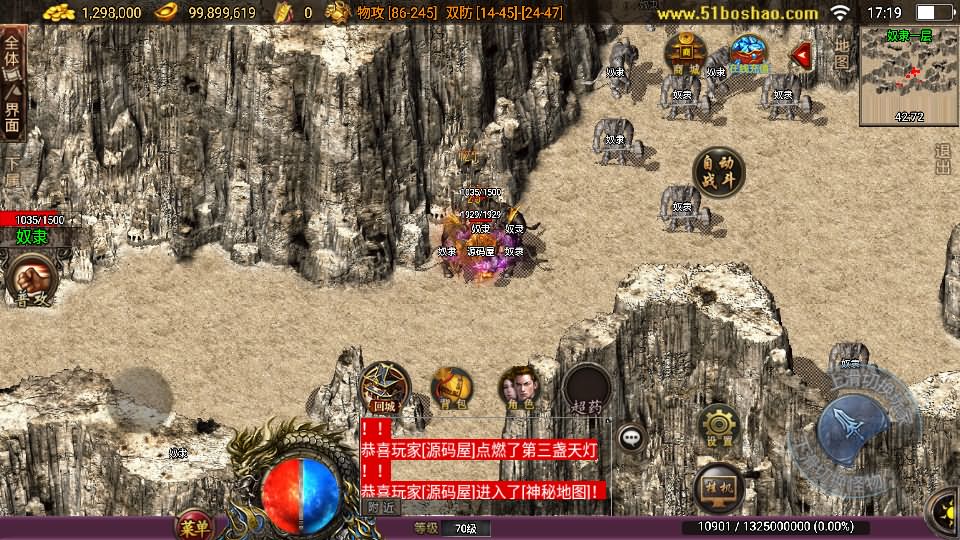Tap the 退出 exit button

tap(942, 159)
